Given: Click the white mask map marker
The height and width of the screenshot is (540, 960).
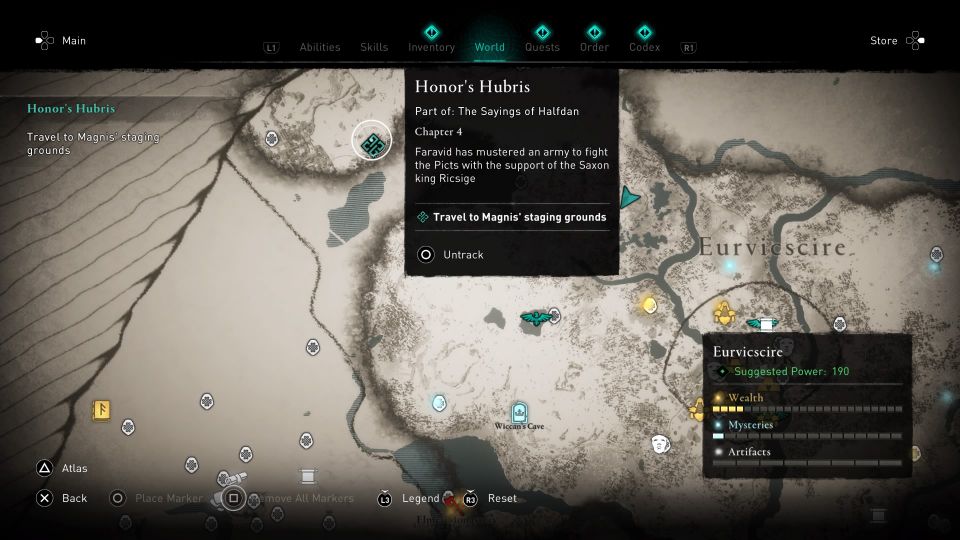Looking at the screenshot, I should [x=660, y=442].
